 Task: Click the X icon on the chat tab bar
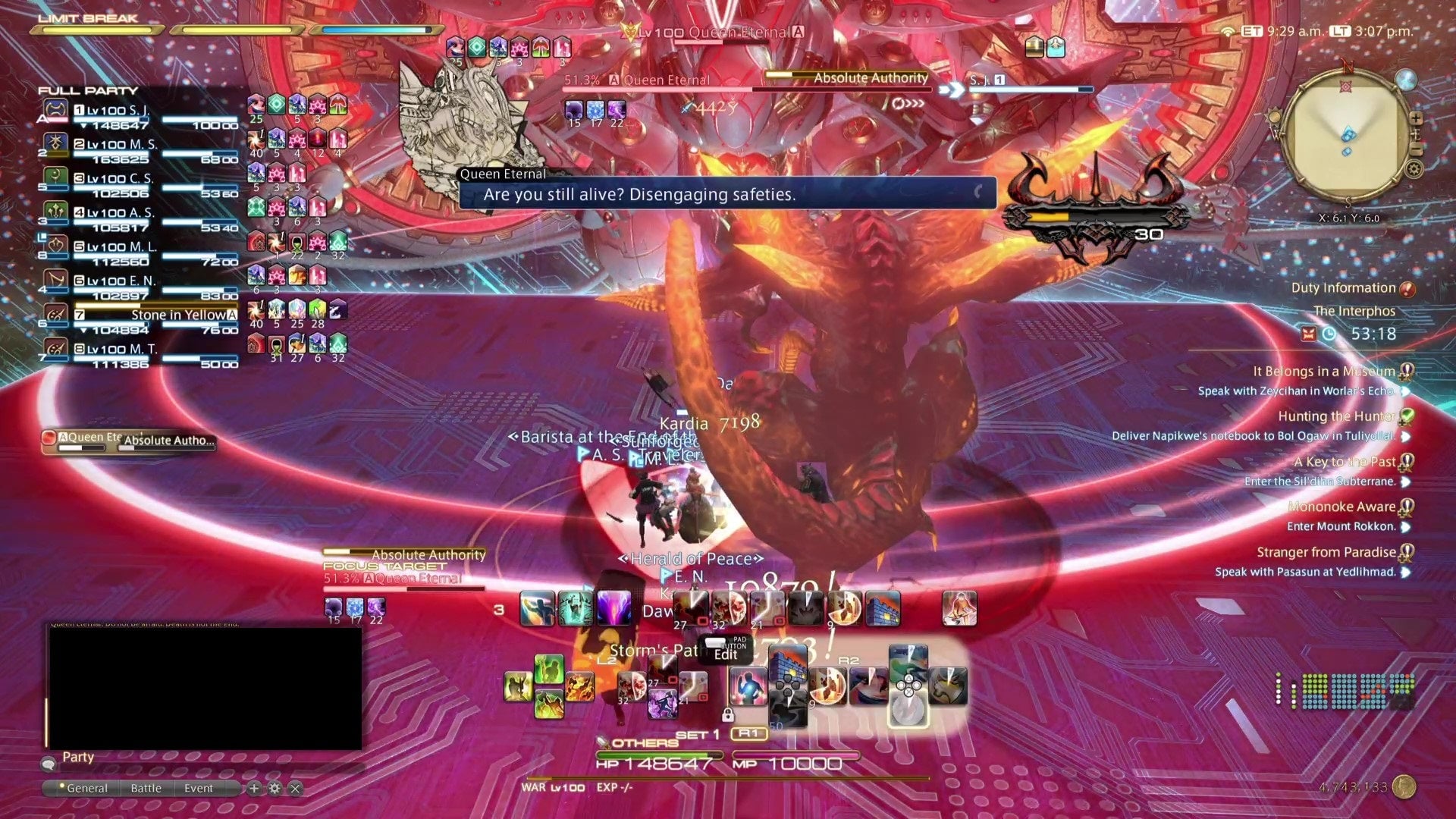click(x=296, y=788)
